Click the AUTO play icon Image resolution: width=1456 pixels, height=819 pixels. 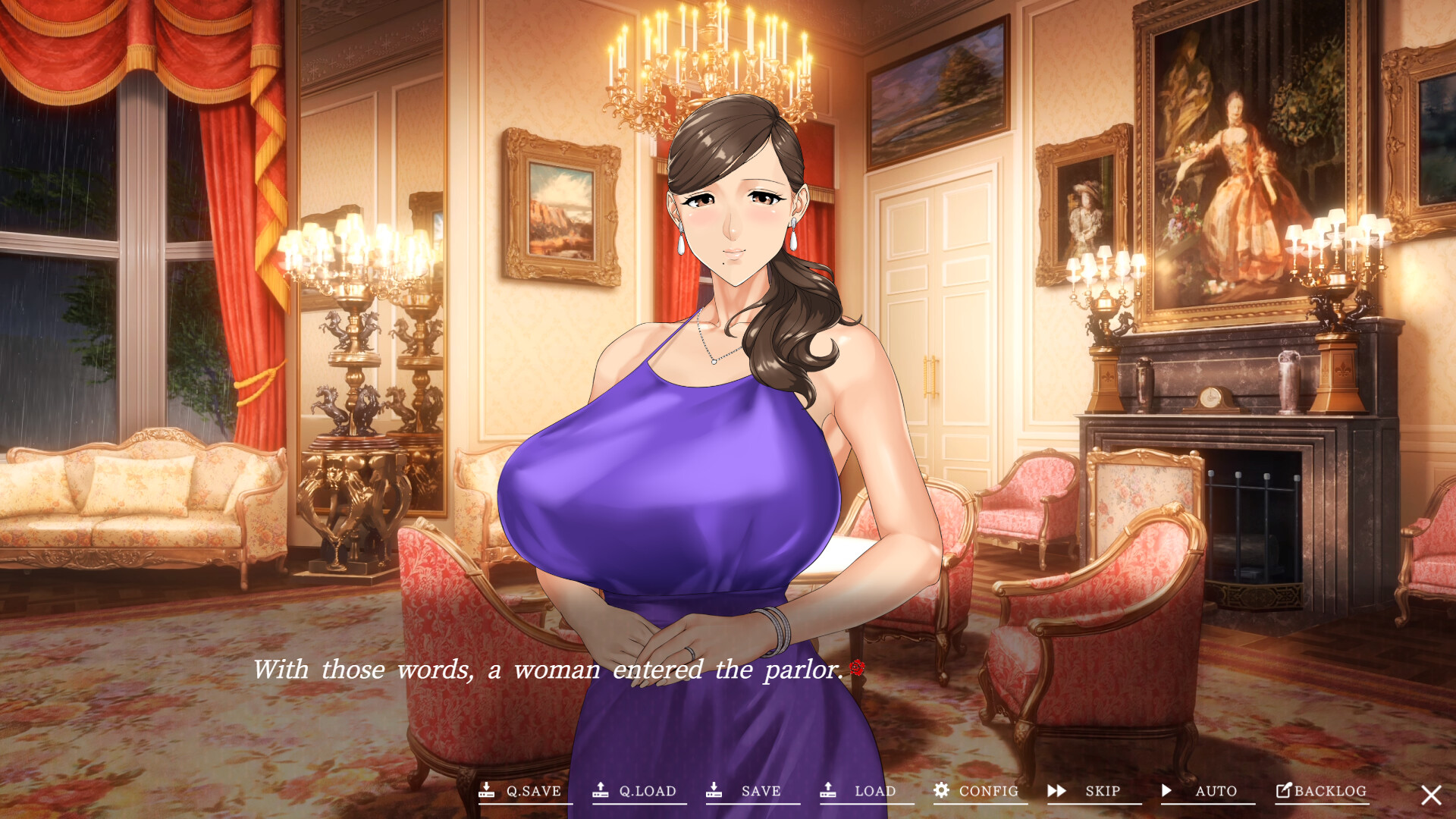pyautogui.click(x=1166, y=791)
